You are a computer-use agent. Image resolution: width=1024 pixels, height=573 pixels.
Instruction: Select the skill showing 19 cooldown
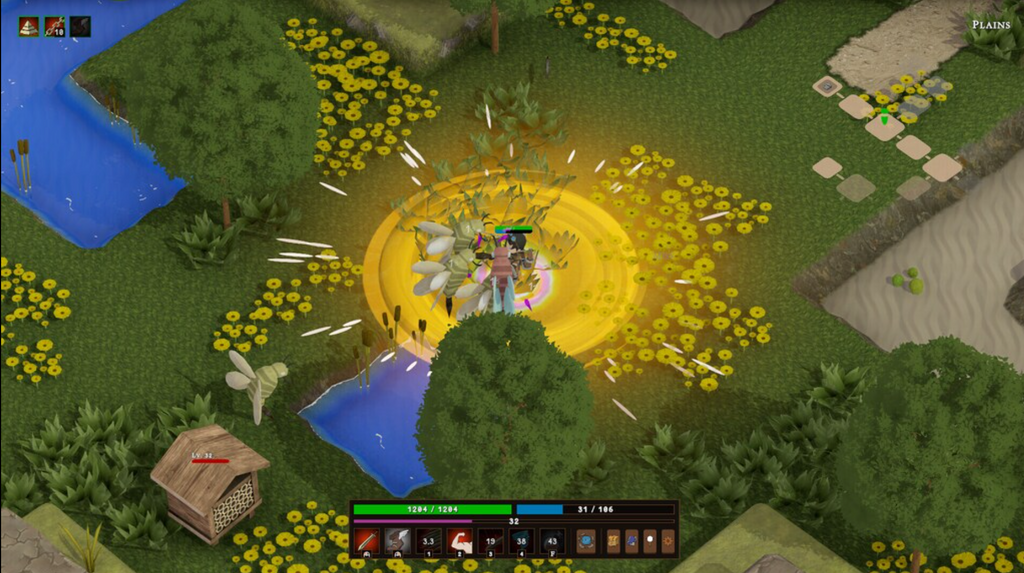coord(491,541)
